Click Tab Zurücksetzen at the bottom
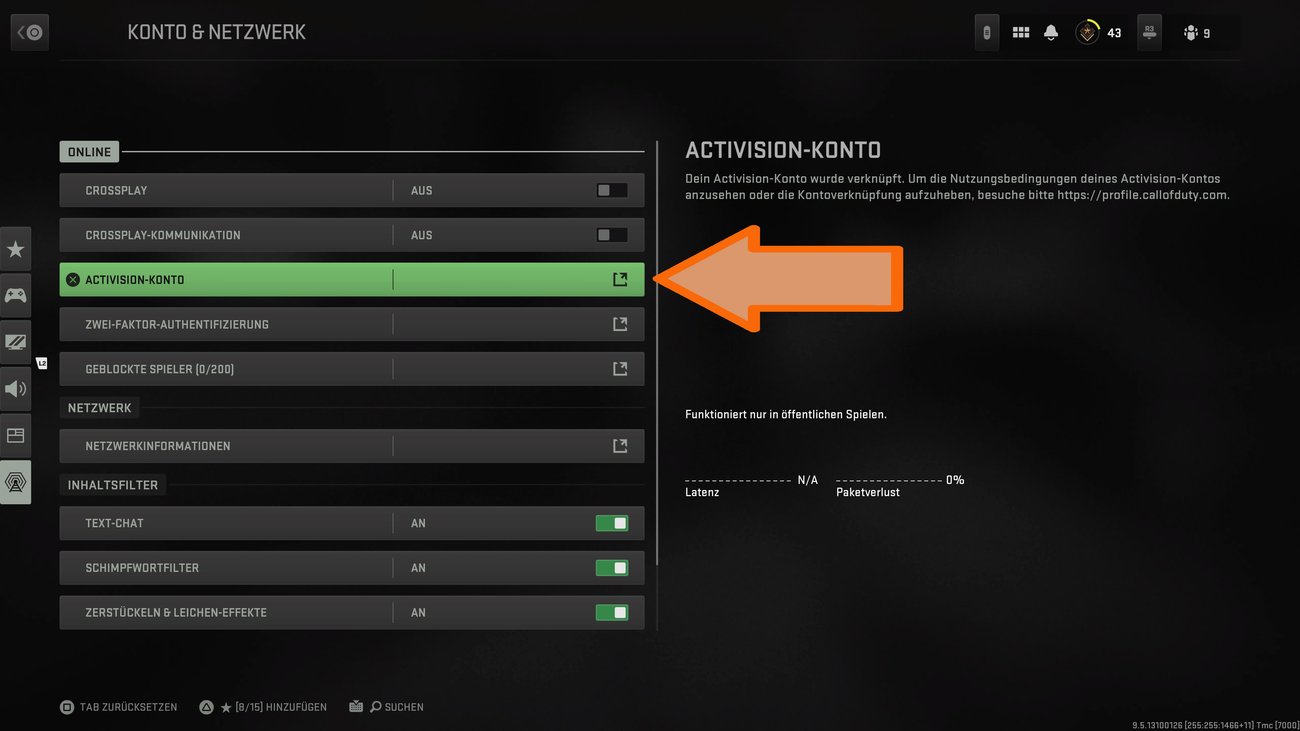Screen dimensions: 1300x731 (x=119, y=706)
